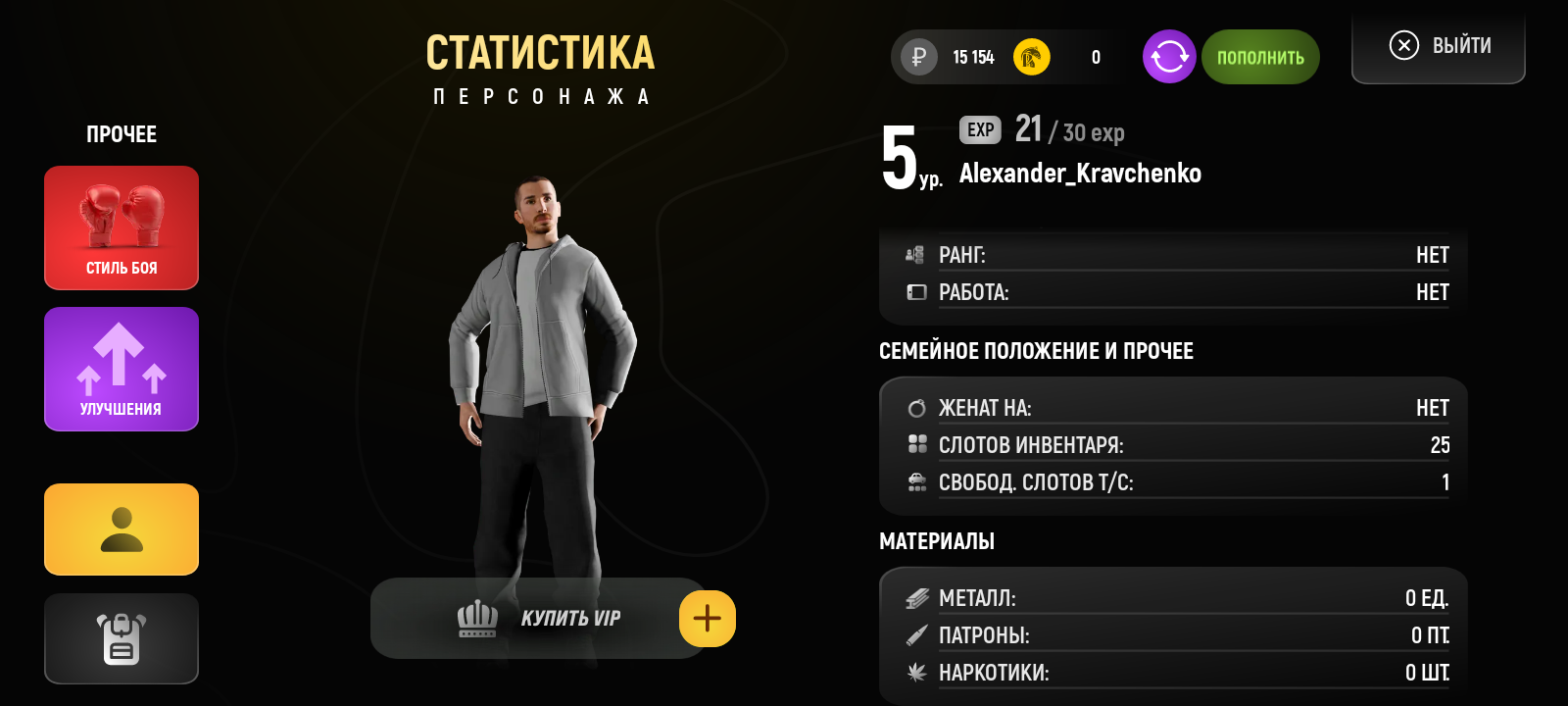Click the Купить VIP button
Viewport: 1568px width, 706px height.
(x=539, y=619)
